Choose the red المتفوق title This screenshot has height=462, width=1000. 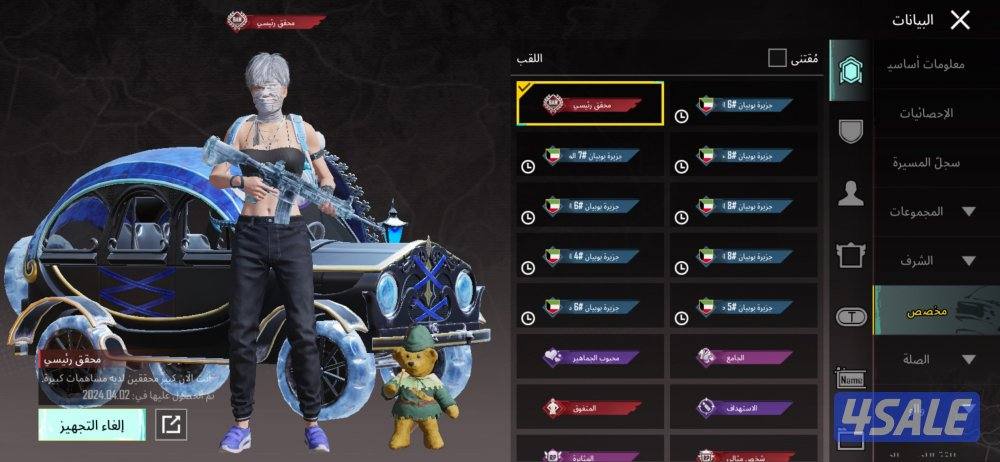(x=590, y=408)
